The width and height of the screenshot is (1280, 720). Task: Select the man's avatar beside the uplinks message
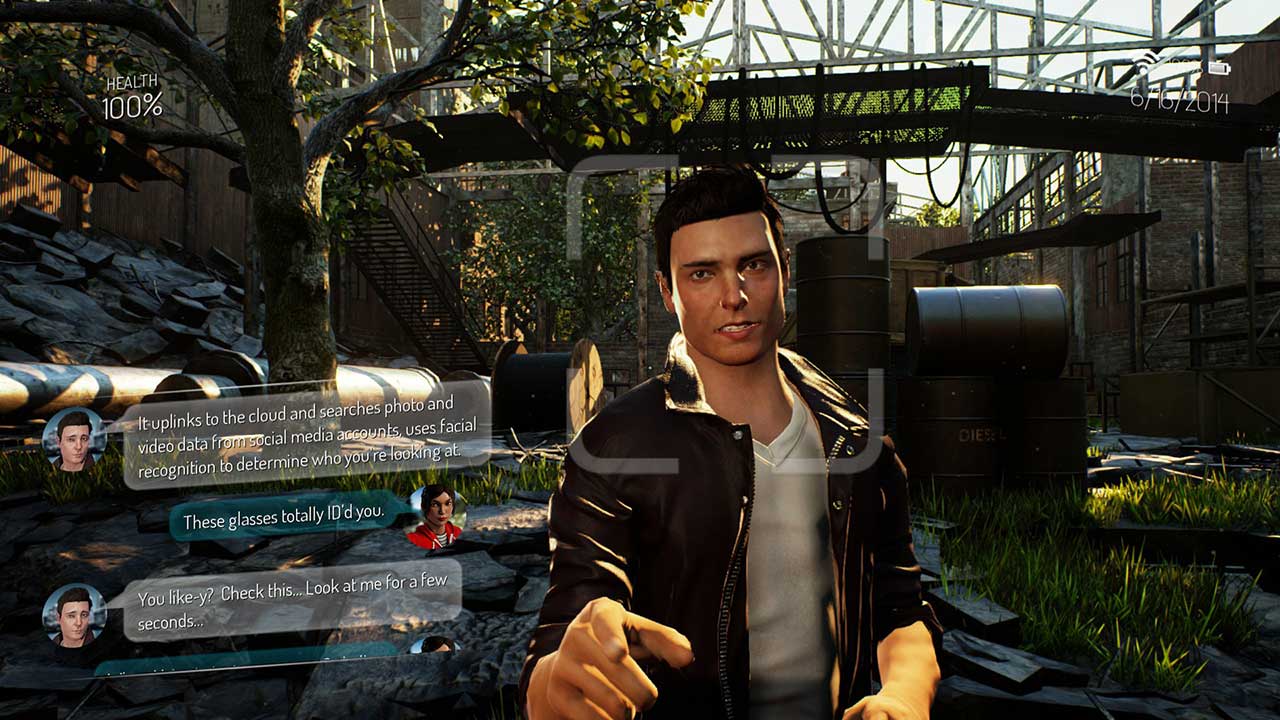coord(74,440)
